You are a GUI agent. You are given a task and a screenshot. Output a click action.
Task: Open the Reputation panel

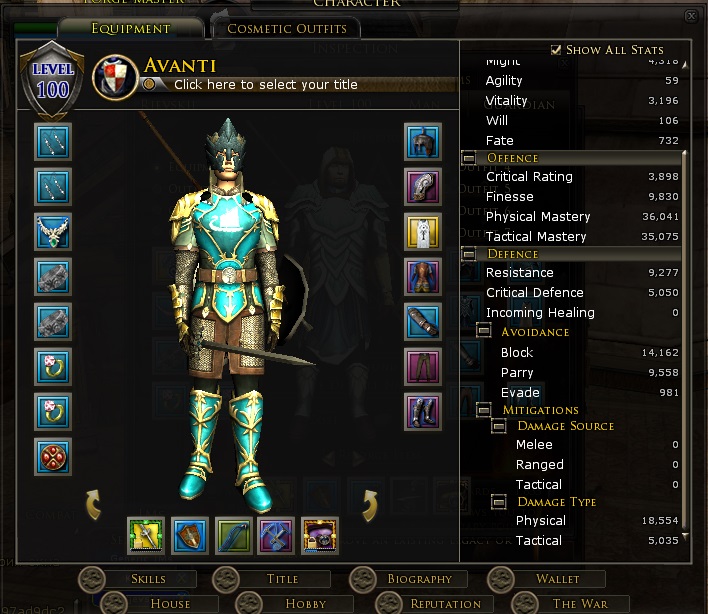(445, 603)
